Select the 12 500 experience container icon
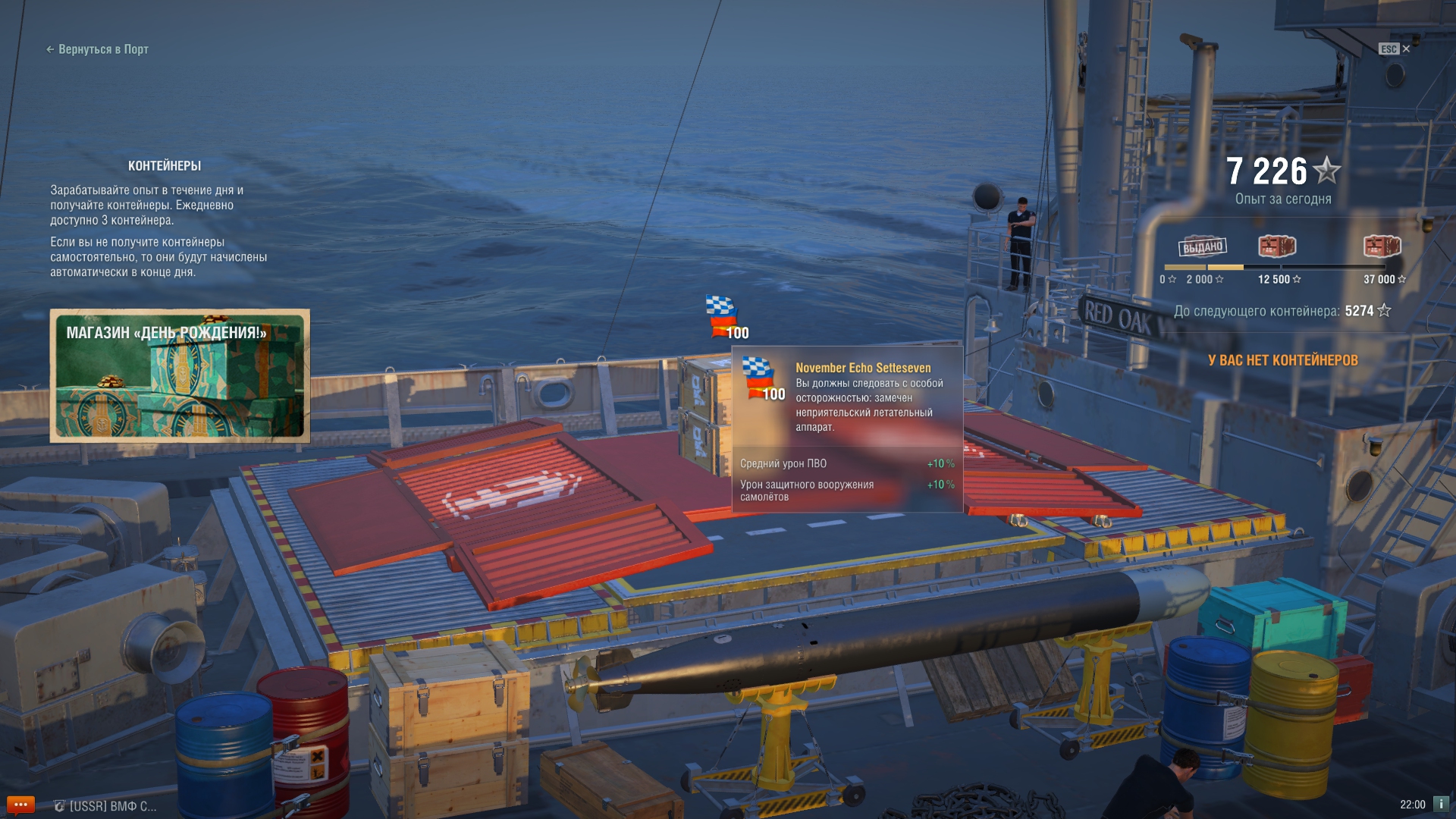Image resolution: width=1456 pixels, height=819 pixels. pyautogui.click(x=1277, y=246)
